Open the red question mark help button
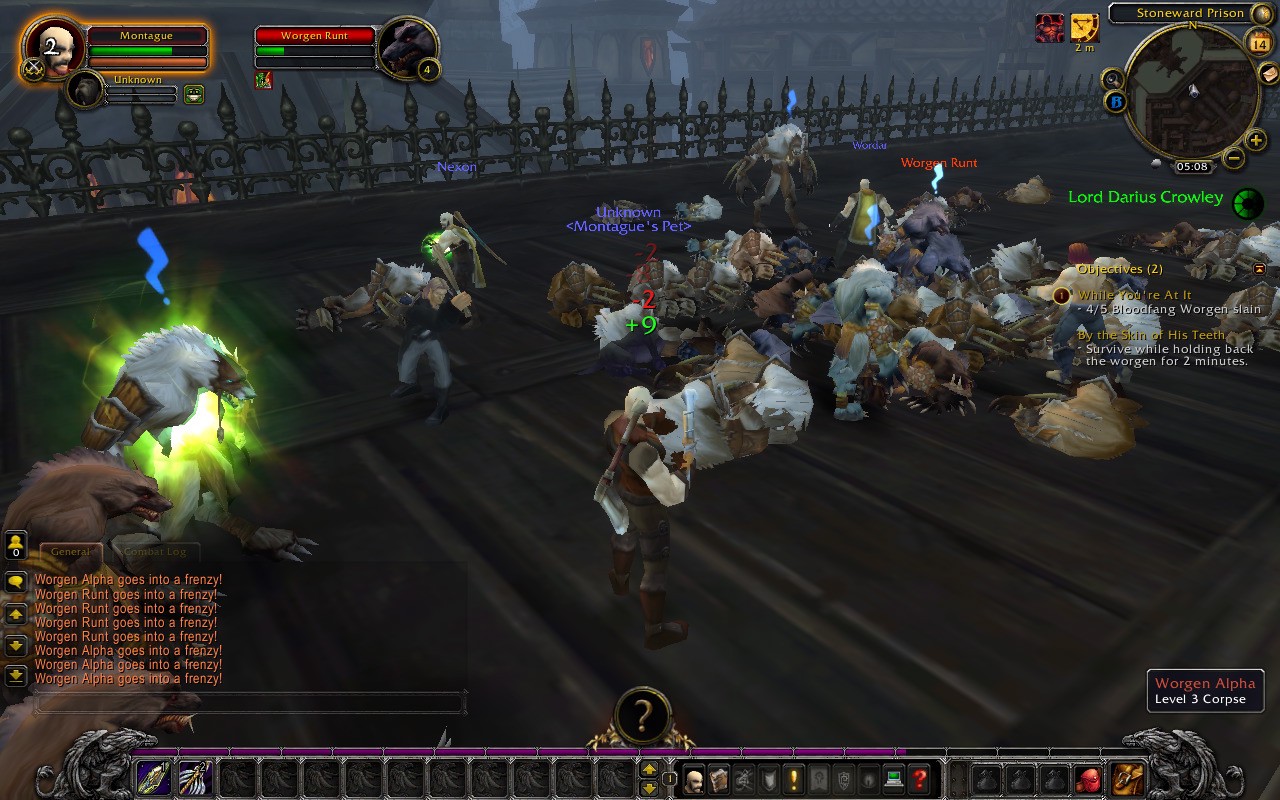 point(920,779)
